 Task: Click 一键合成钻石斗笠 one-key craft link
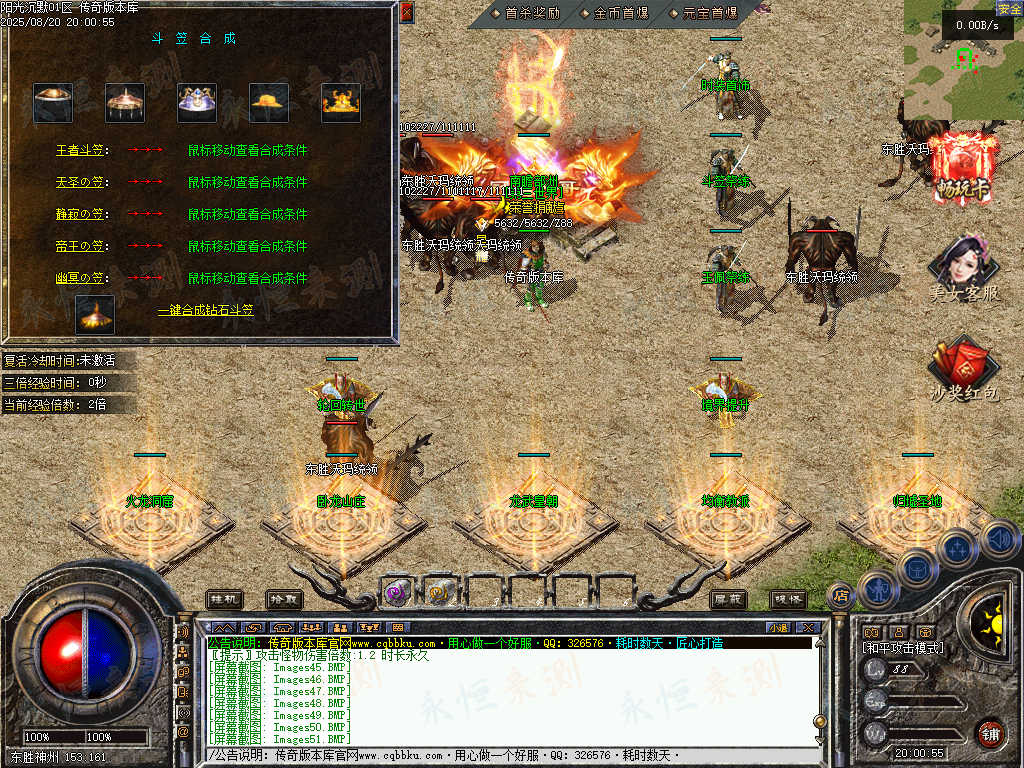click(x=205, y=311)
